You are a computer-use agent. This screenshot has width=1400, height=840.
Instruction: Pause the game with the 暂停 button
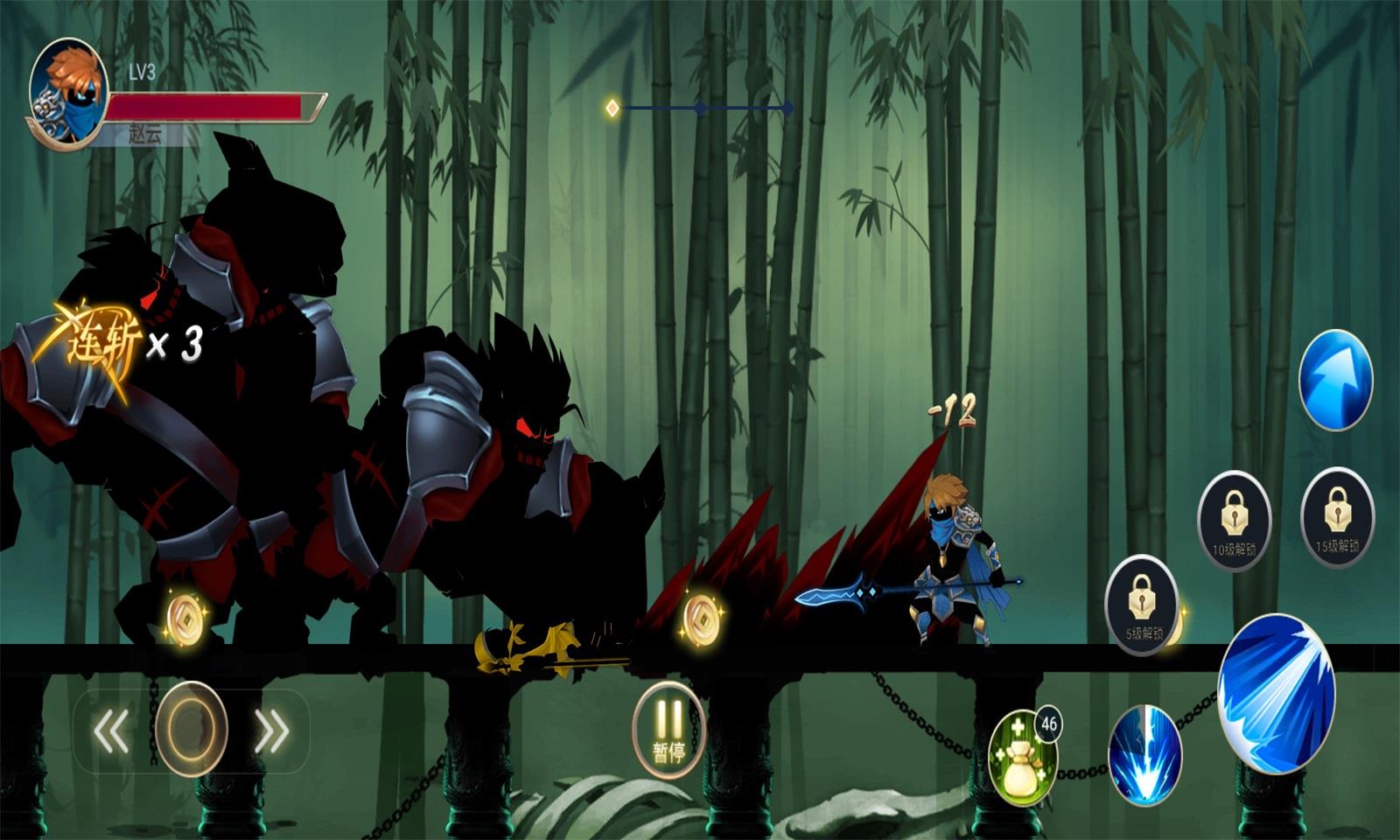click(x=669, y=730)
